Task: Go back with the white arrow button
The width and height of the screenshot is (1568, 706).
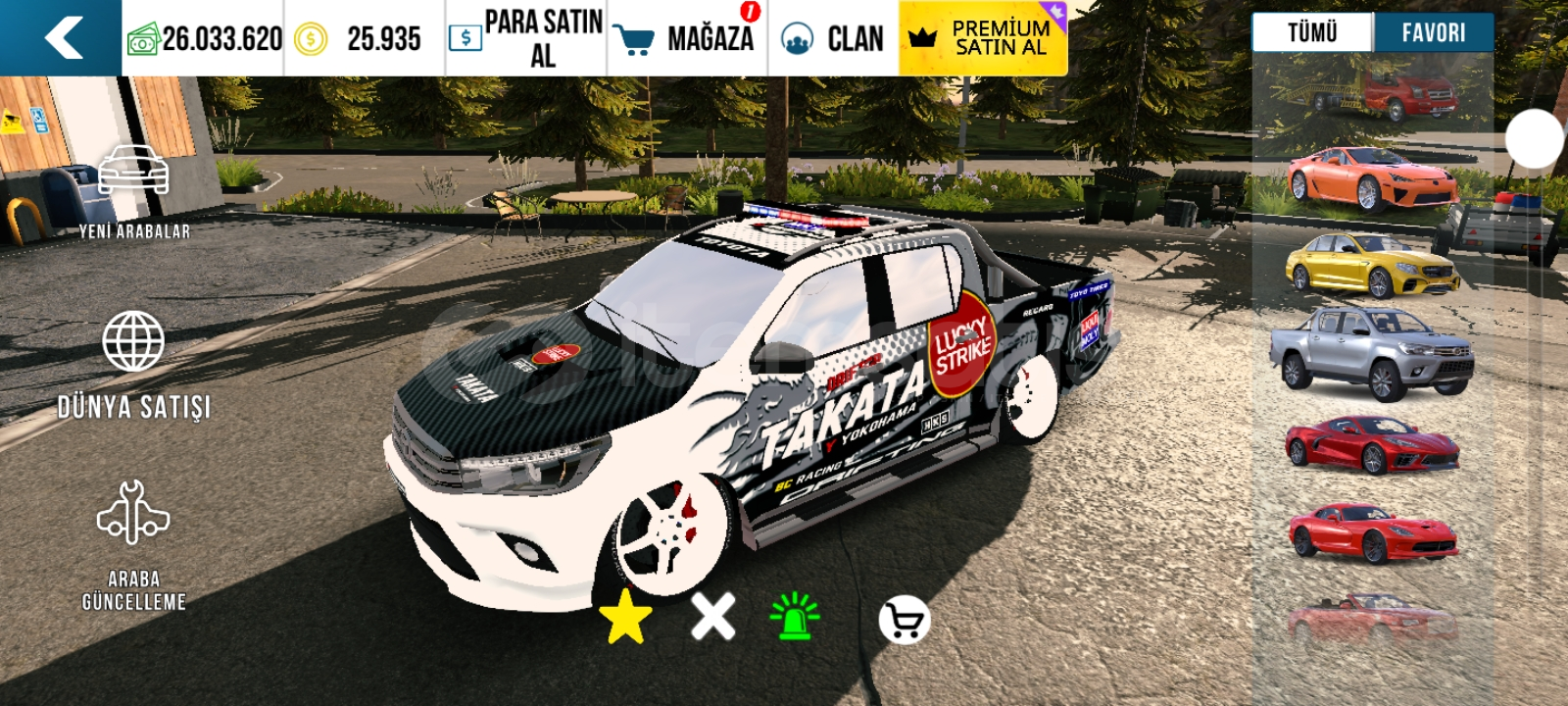Action: point(63,38)
